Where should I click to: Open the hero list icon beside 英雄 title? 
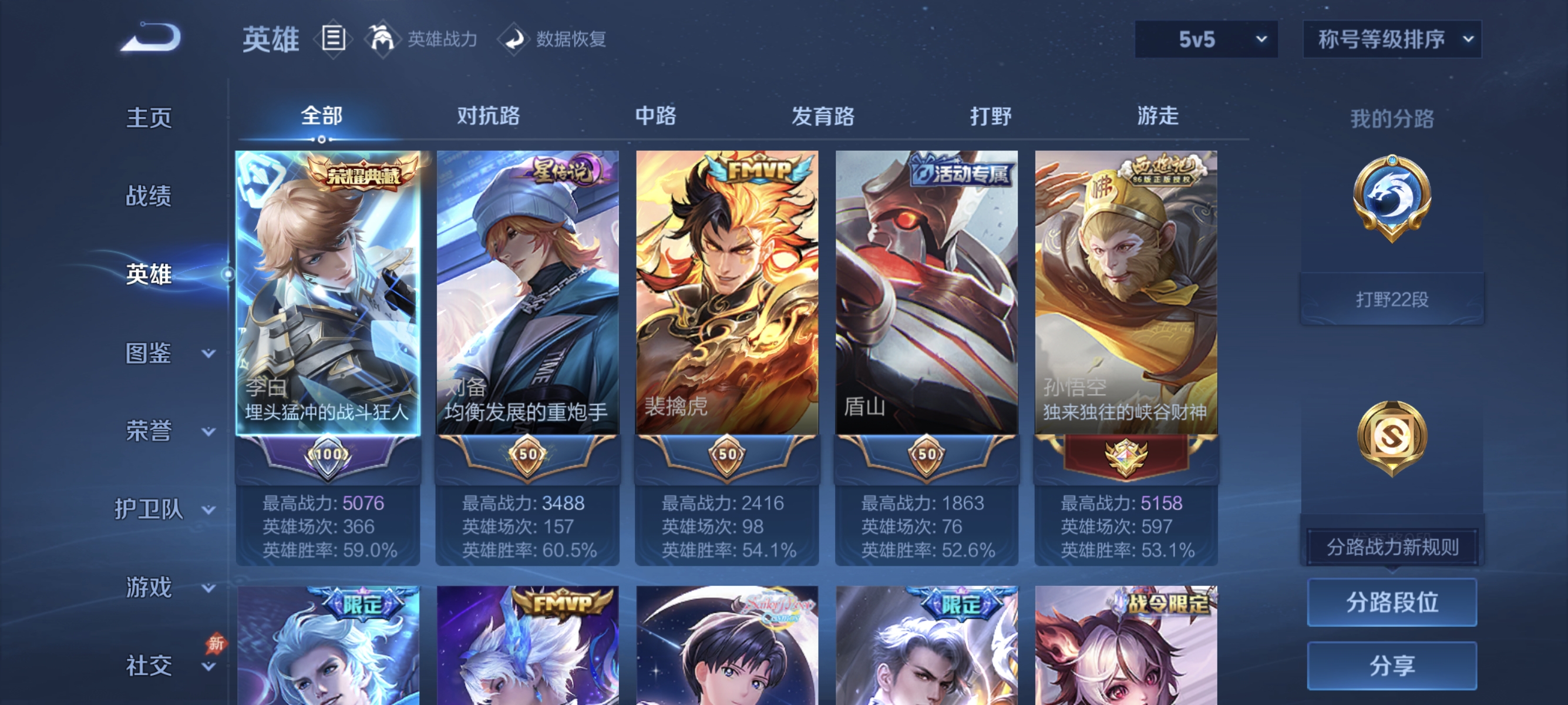pyautogui.click(x=332, y=38)
